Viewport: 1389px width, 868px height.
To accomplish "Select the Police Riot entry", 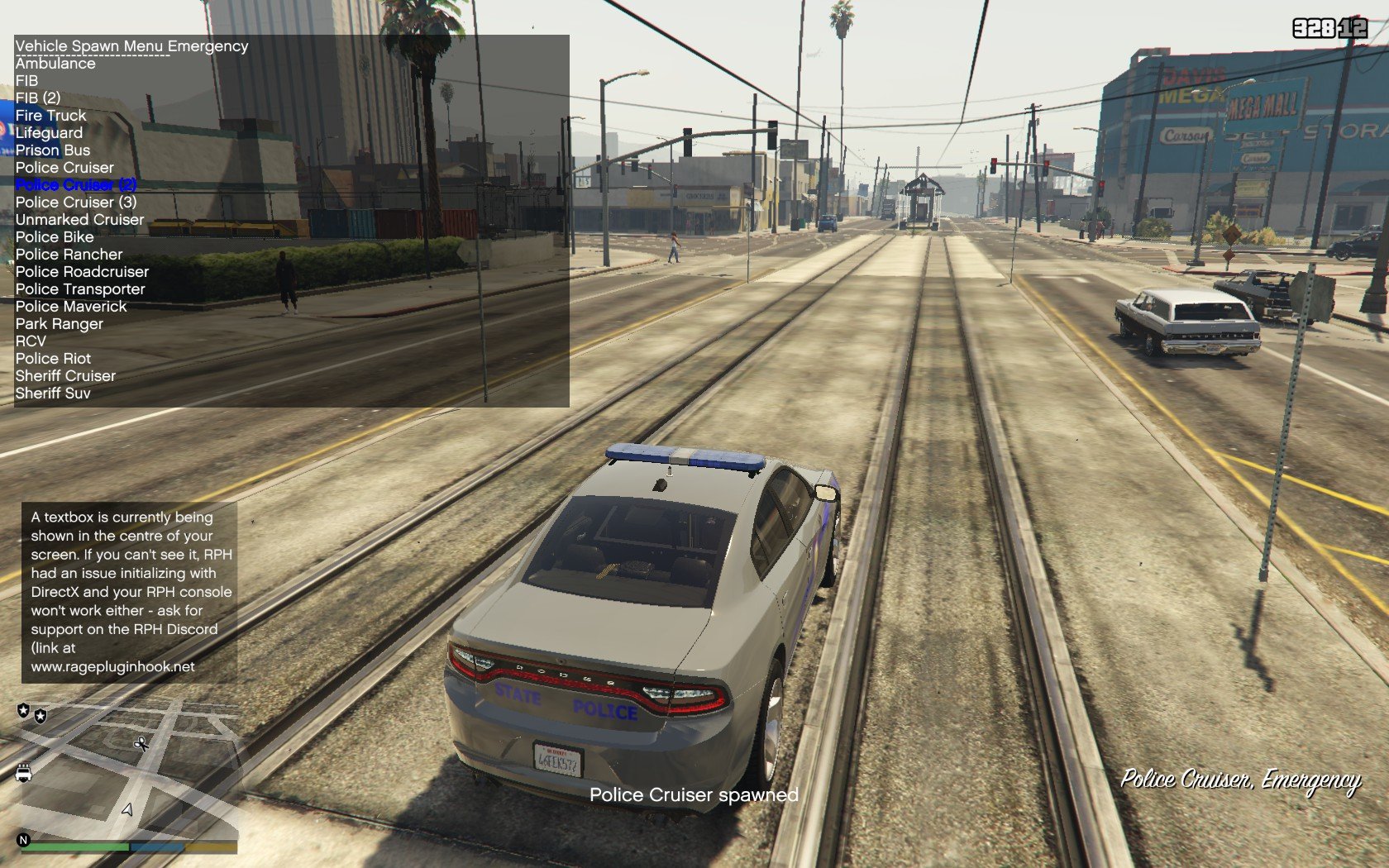I will [x=53, y=359].
